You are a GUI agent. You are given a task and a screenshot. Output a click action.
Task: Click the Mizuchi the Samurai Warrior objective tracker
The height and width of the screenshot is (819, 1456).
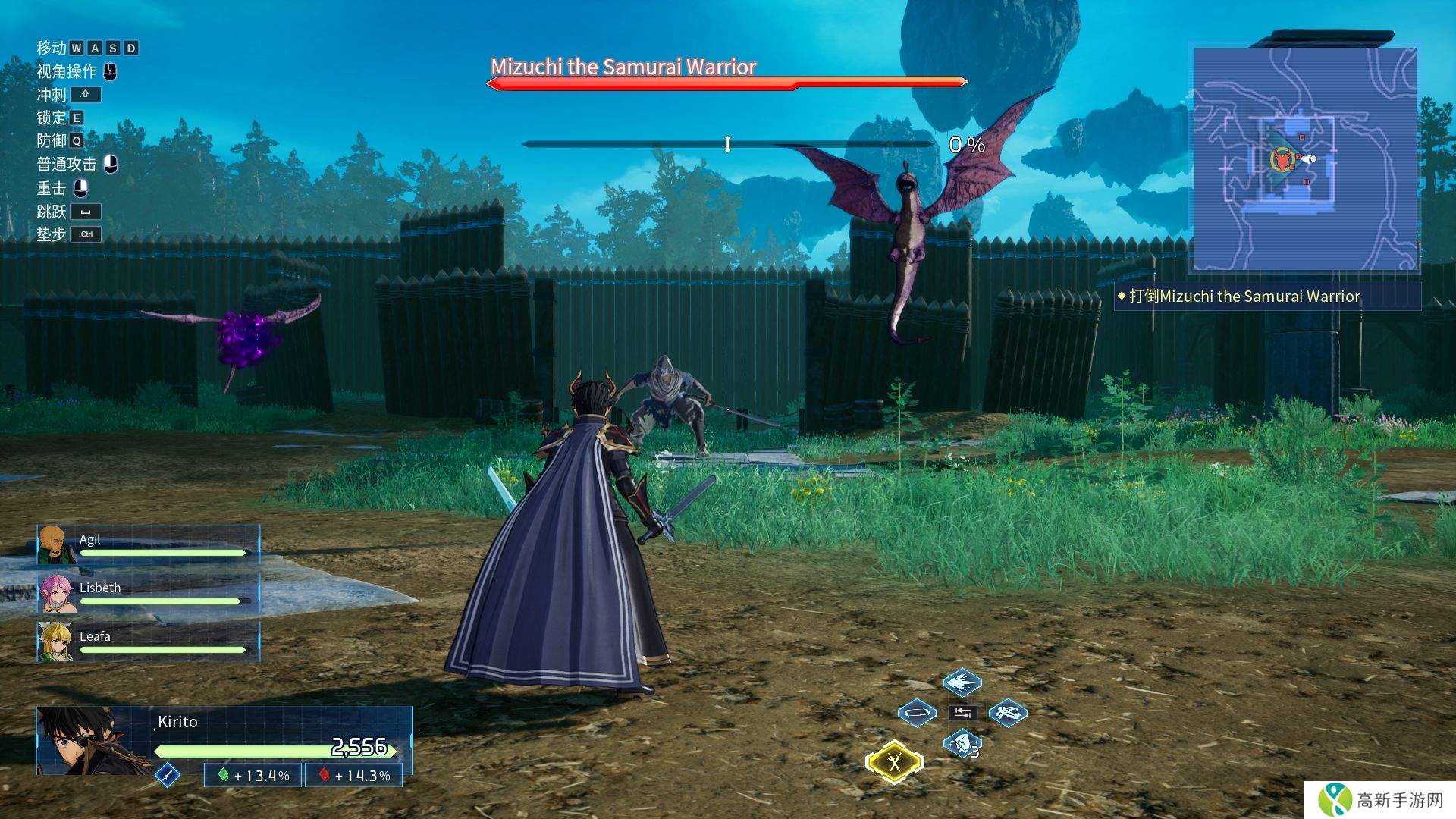[1244, 297]
